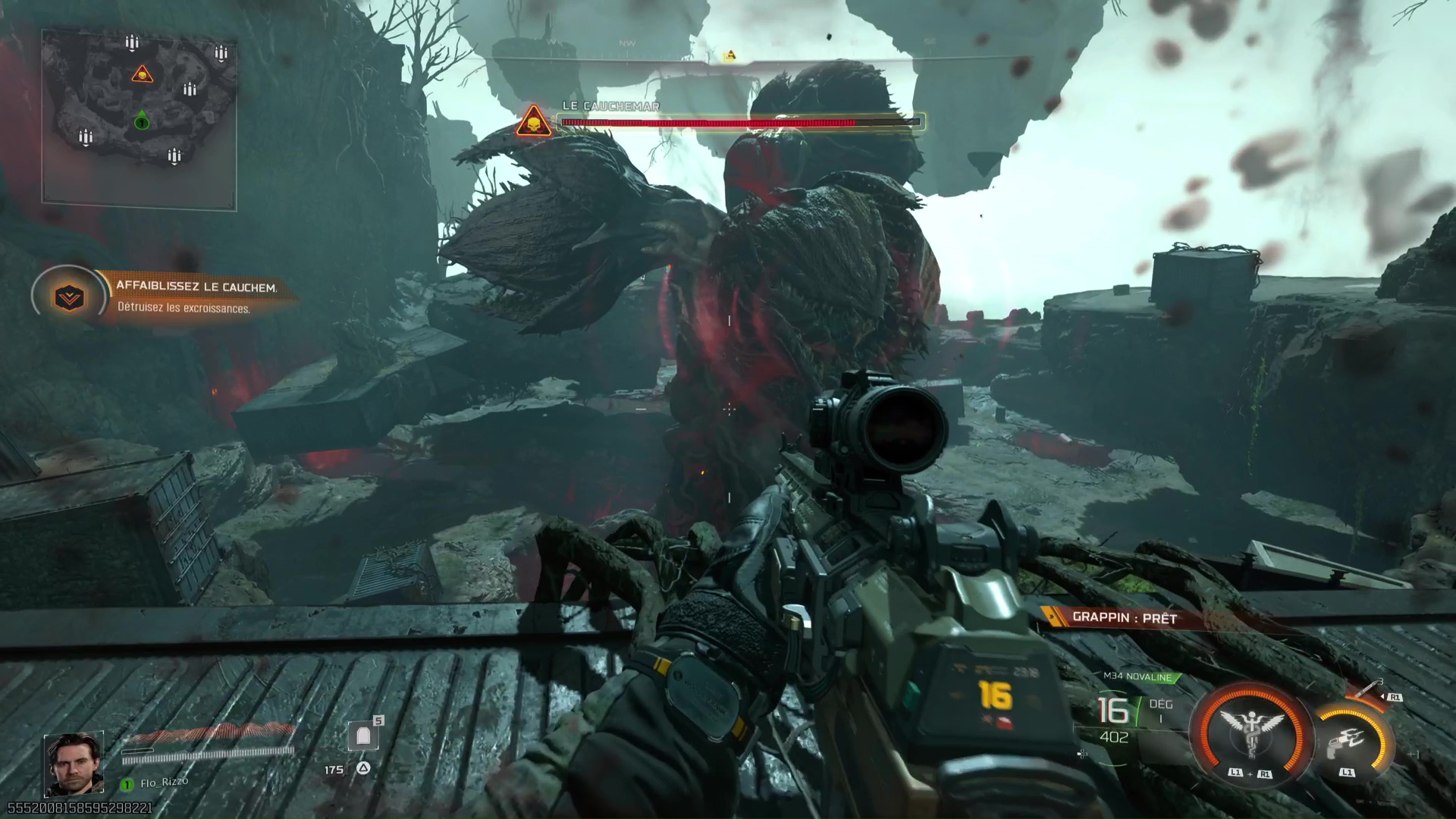The width and height of the screenshot is (1456, 819).
Task: Expand the chevron on the GRAPPIN : PRÊT banner
Action: tap(1052, 617)
